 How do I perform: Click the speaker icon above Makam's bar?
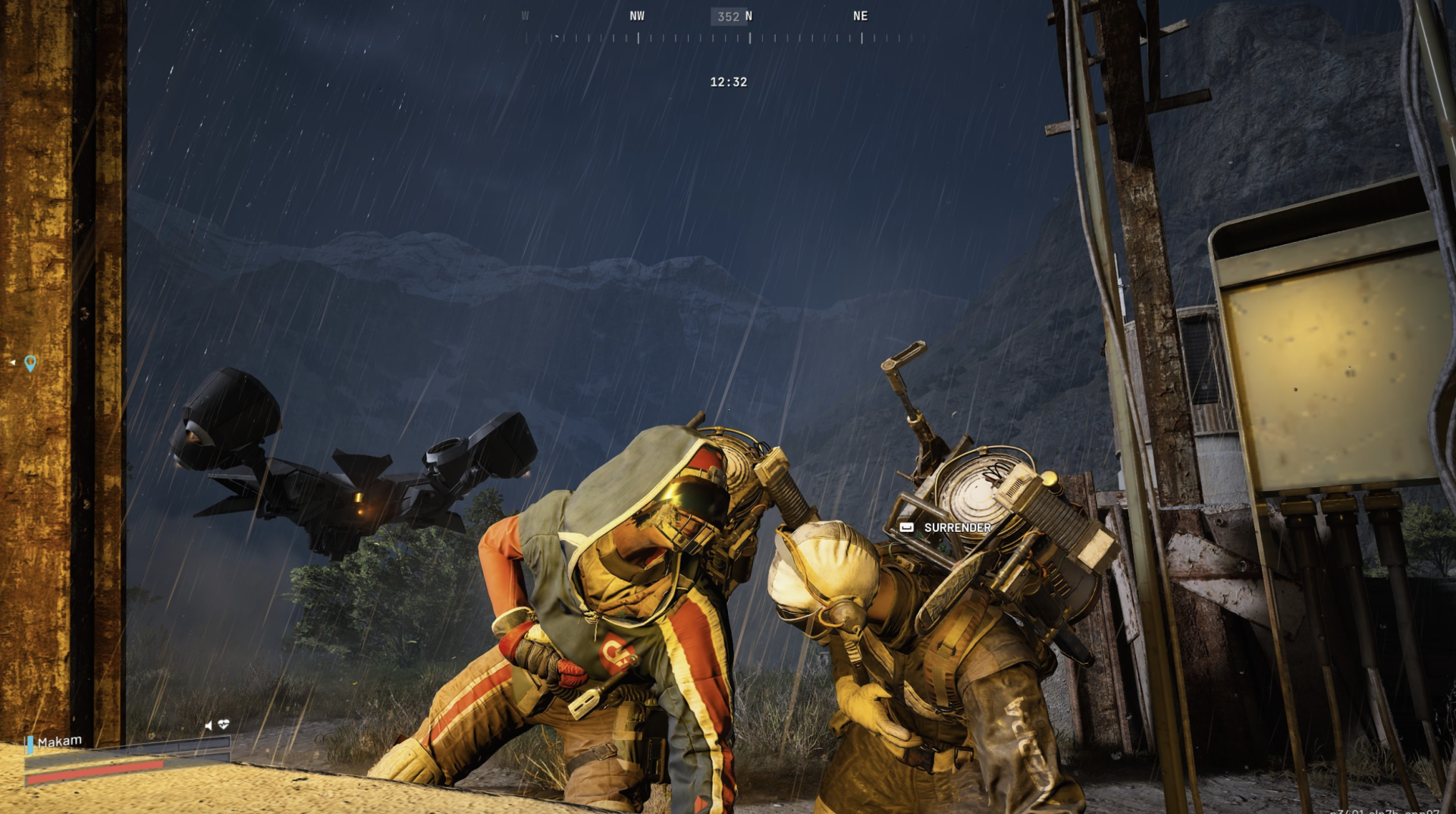209,725
